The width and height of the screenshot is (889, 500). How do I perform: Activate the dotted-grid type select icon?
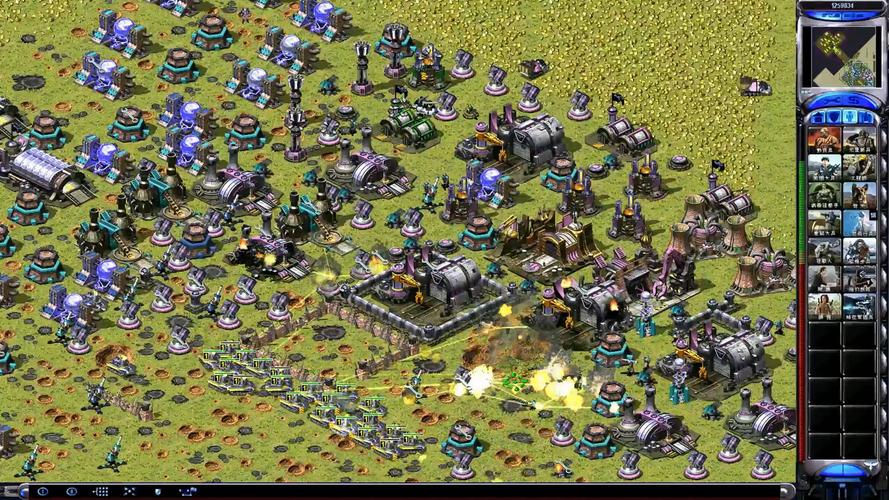coord(100,492)
